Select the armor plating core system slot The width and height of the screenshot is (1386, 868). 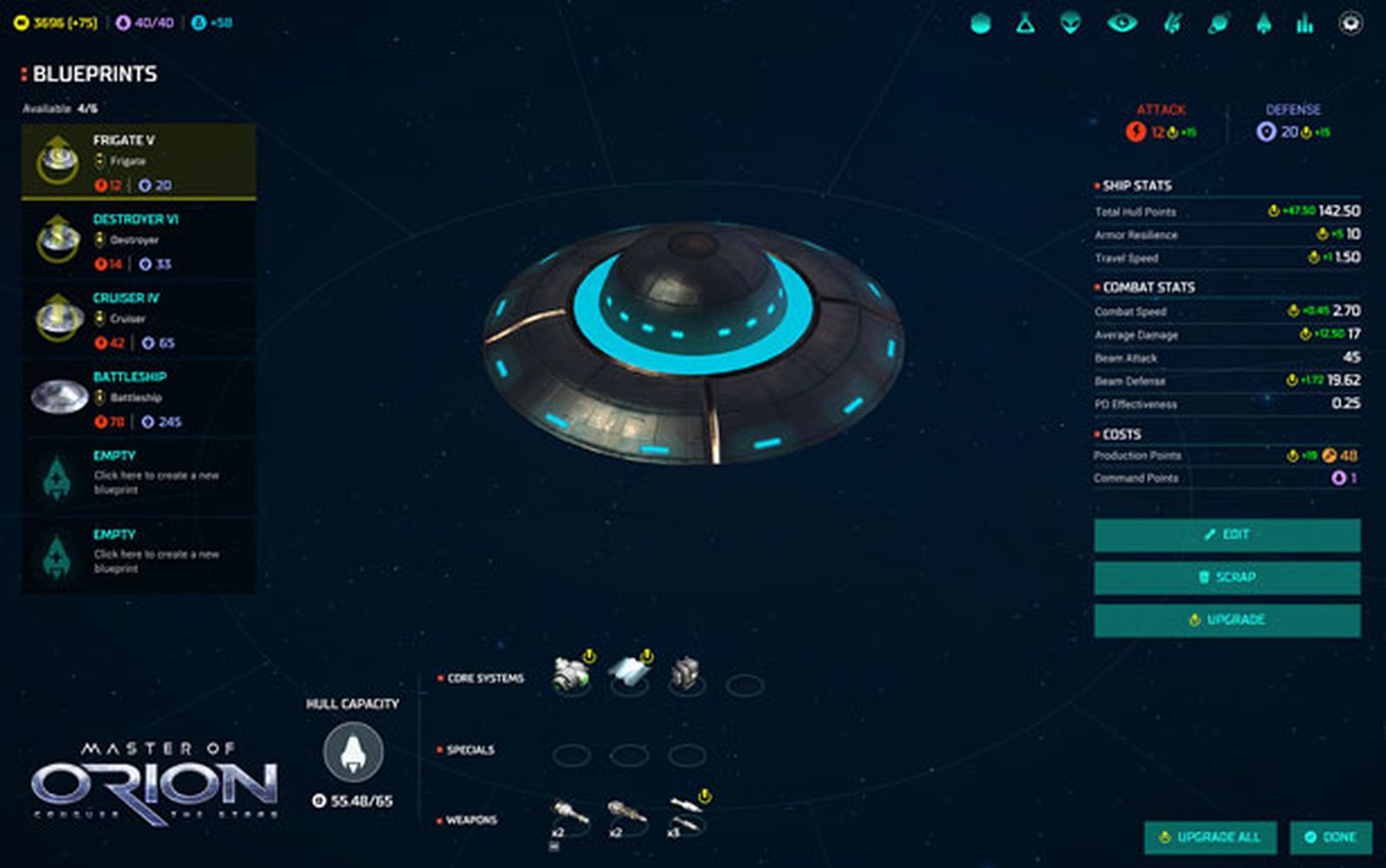coord(629,673)
